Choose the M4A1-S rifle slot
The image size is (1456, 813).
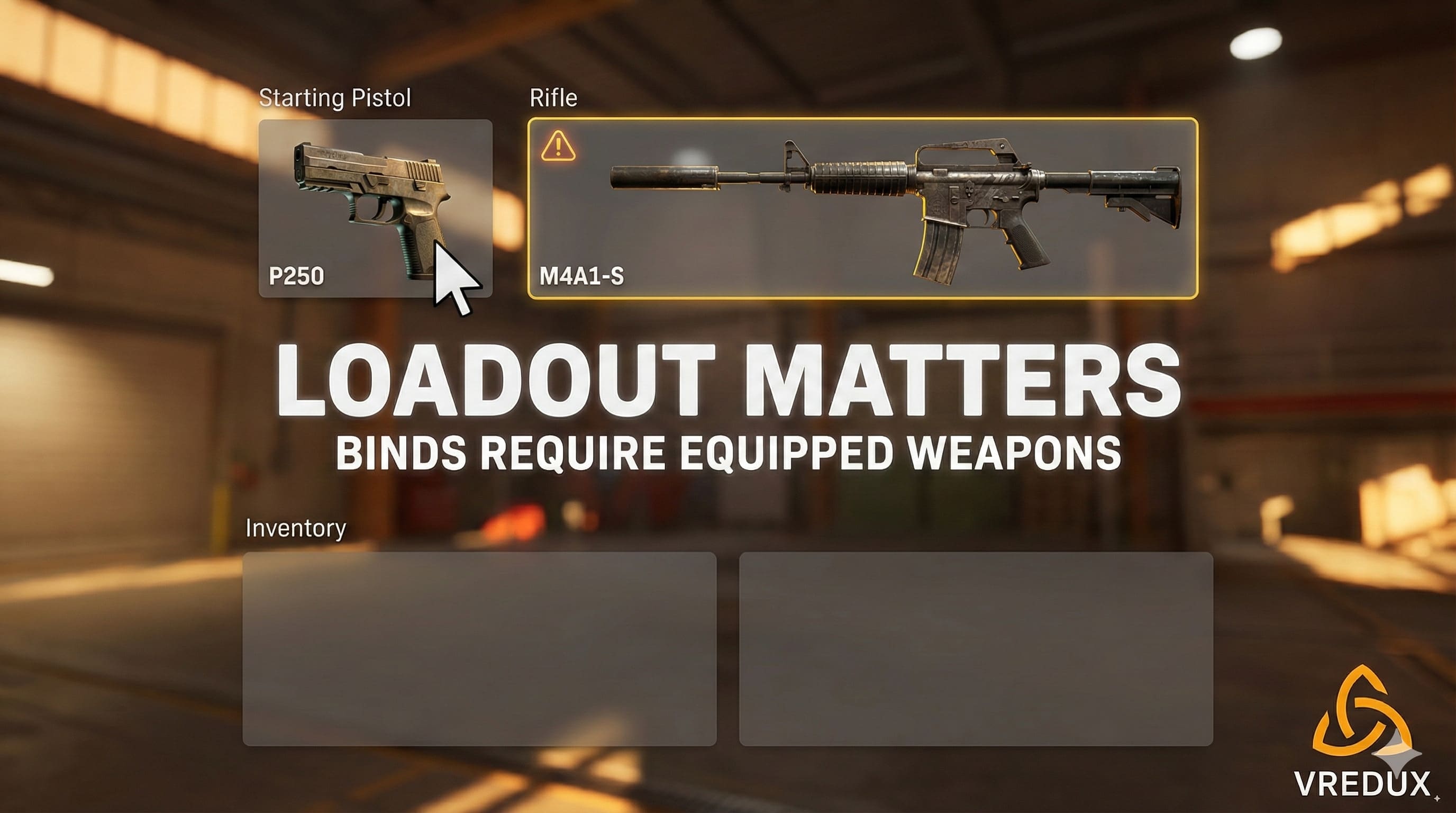click(862, 208)
